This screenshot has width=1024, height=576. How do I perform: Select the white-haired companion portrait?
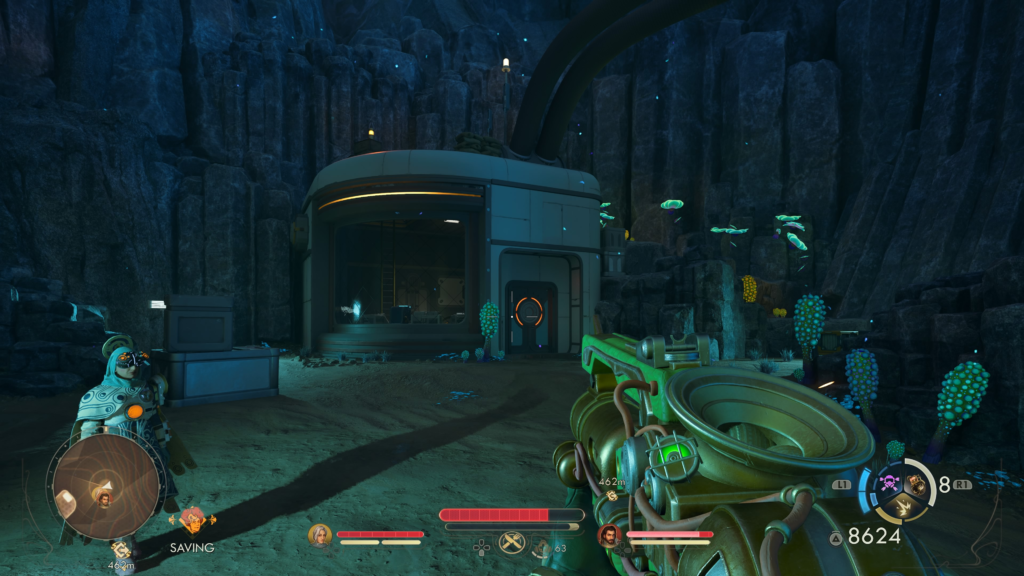(x=320, y=535)
